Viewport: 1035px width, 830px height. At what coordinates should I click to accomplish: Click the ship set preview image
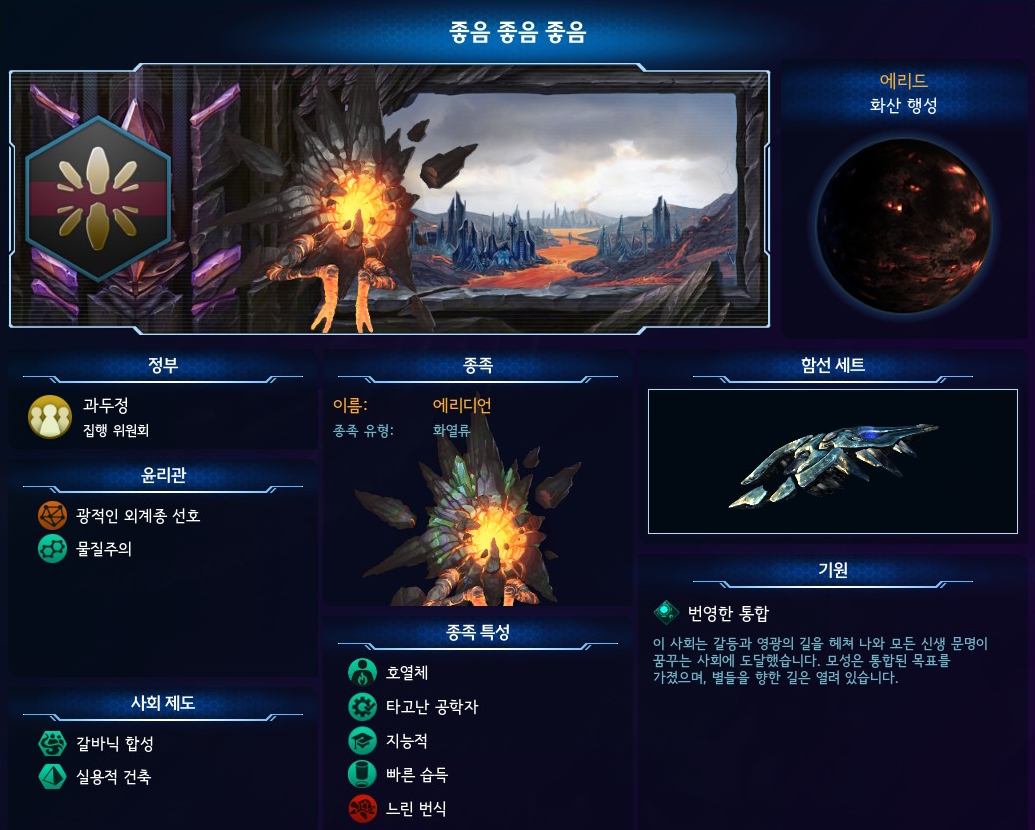pyautogui.click(x=832, y=461)
